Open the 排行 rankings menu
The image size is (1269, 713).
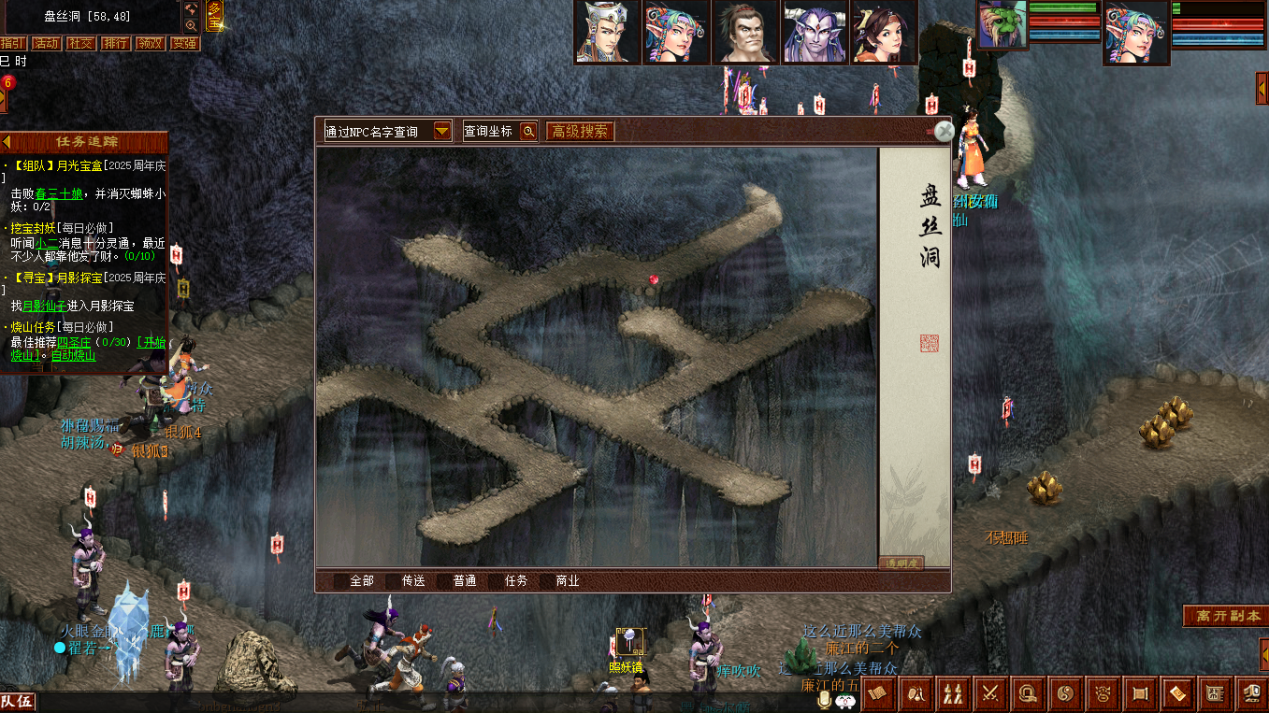pos(115,43)
